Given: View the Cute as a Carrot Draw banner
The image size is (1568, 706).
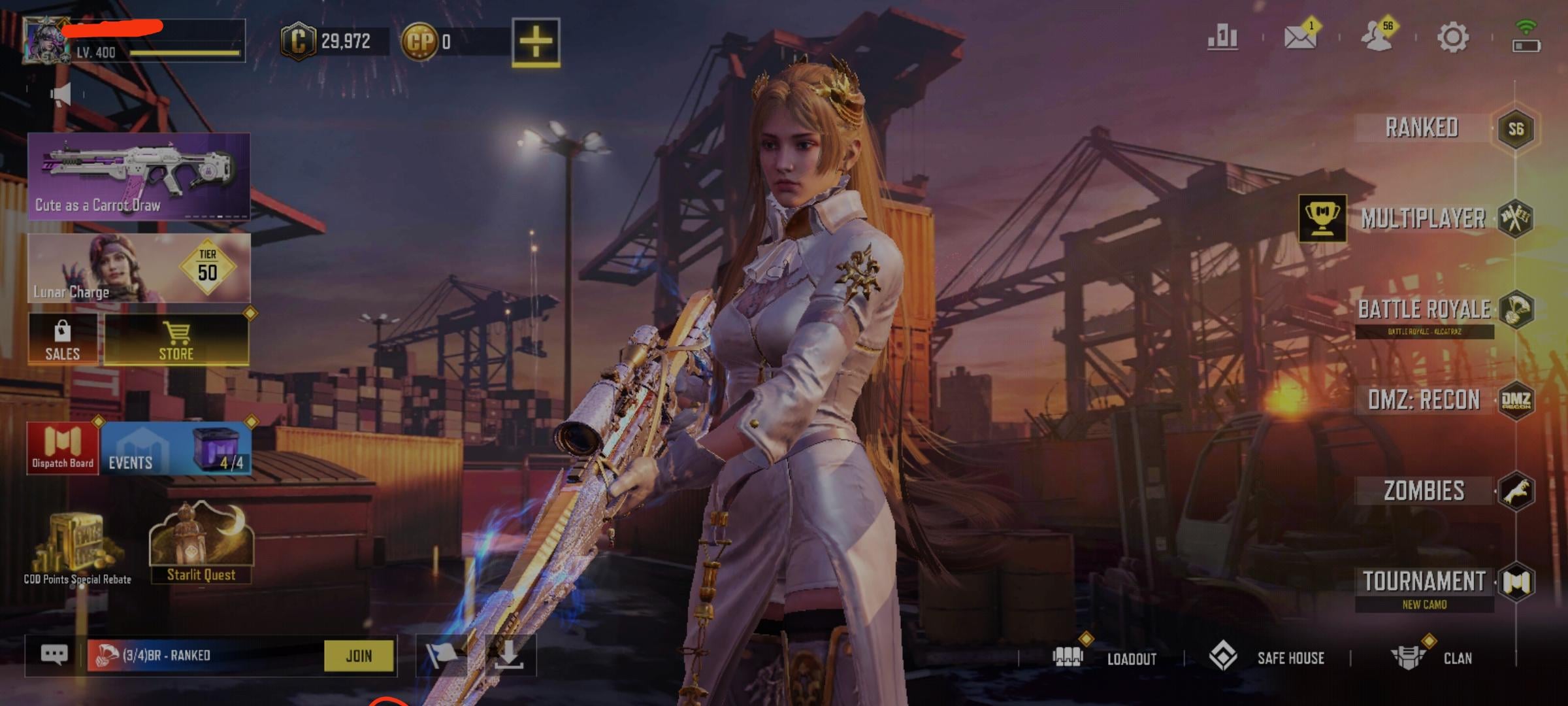Looking at the screenshot, I should coord(139,175).
